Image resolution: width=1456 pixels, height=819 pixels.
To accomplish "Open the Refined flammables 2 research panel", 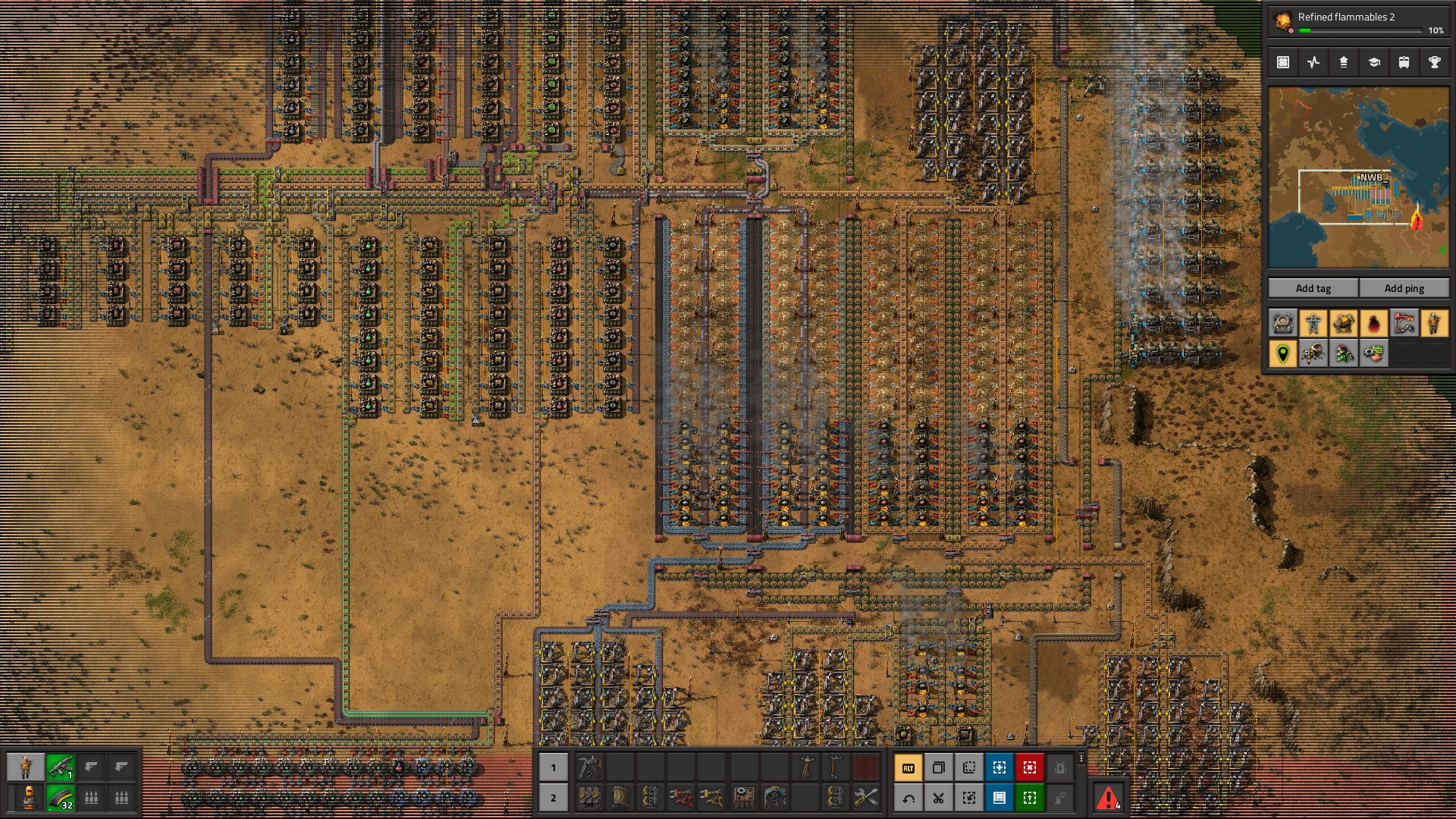I will (x=1357, y=22).
